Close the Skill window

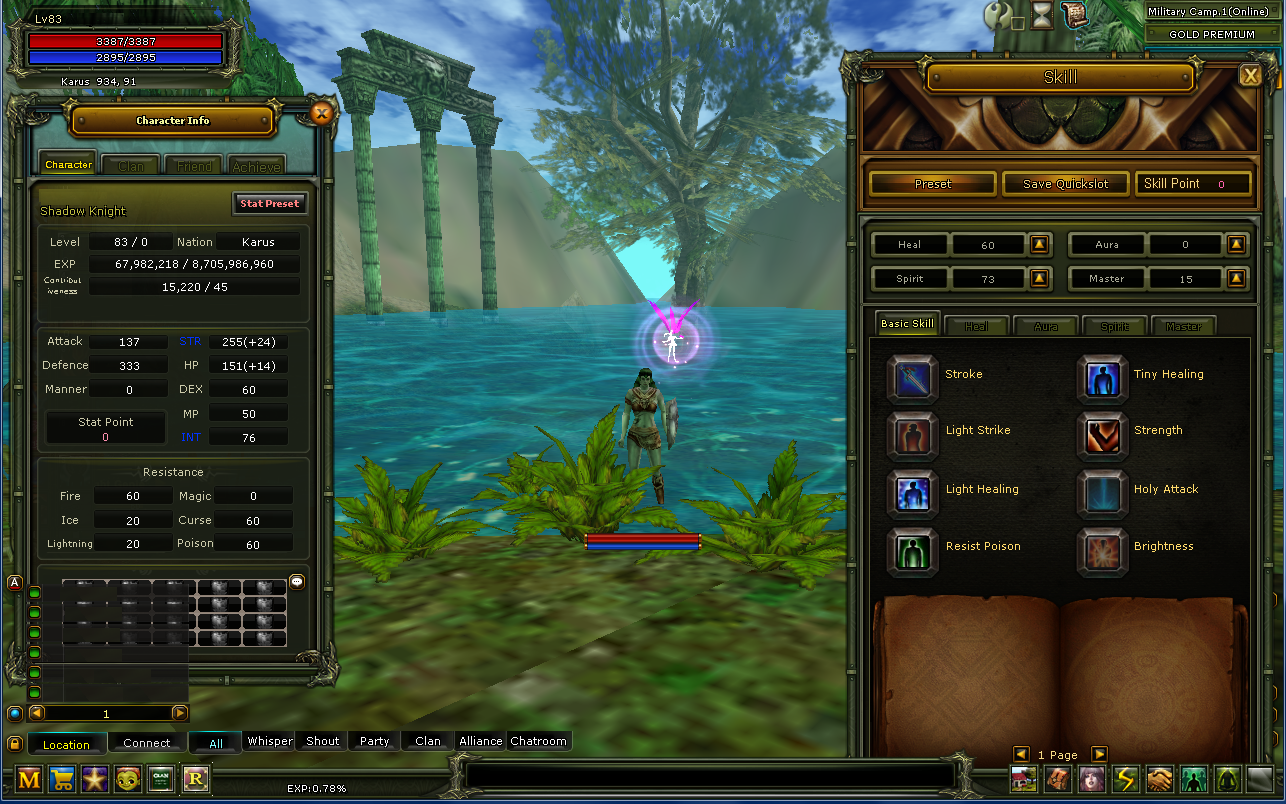tap(1249, 75)
